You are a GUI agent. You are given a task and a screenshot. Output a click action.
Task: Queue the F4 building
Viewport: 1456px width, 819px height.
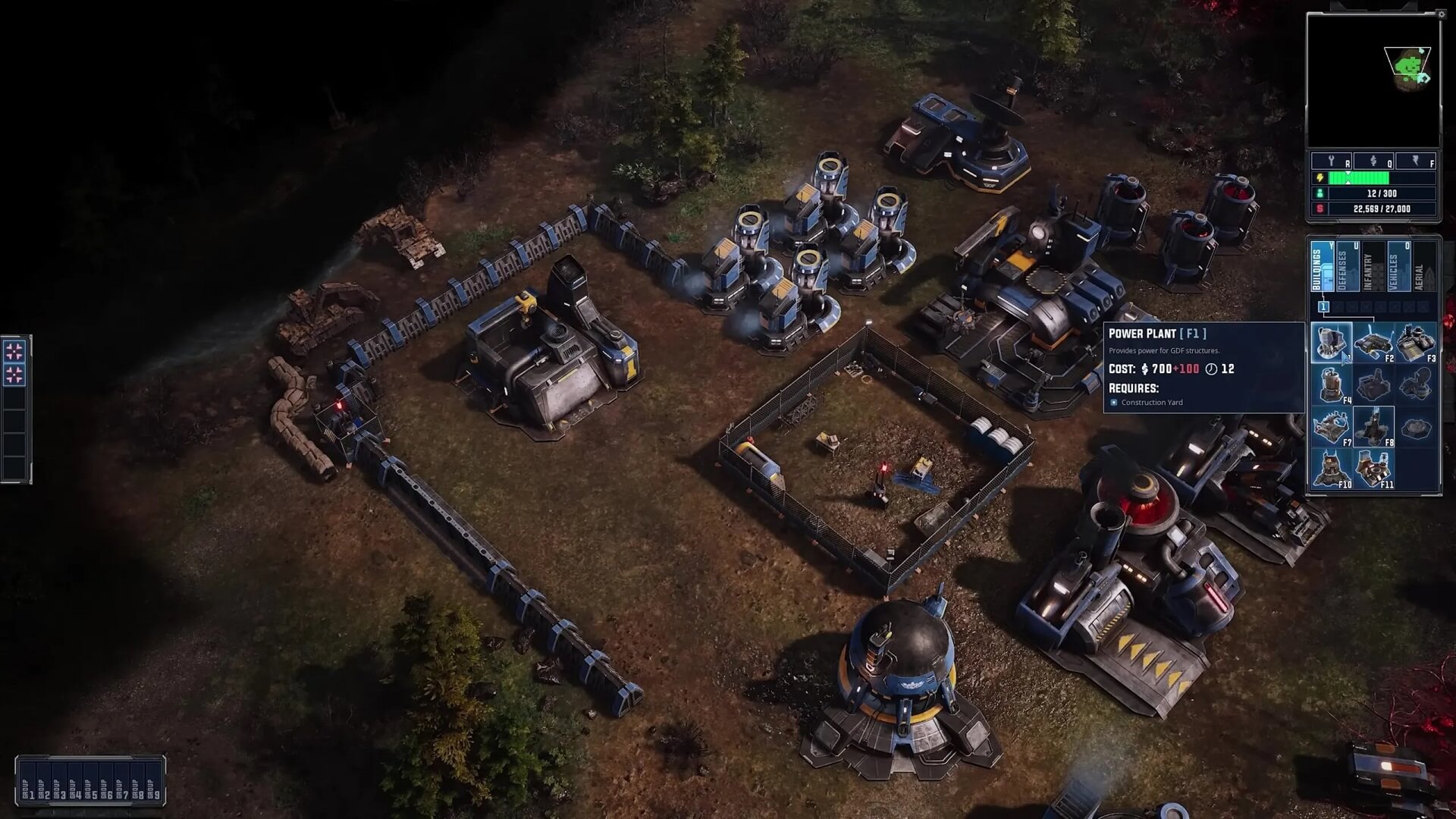point(1331,385)
